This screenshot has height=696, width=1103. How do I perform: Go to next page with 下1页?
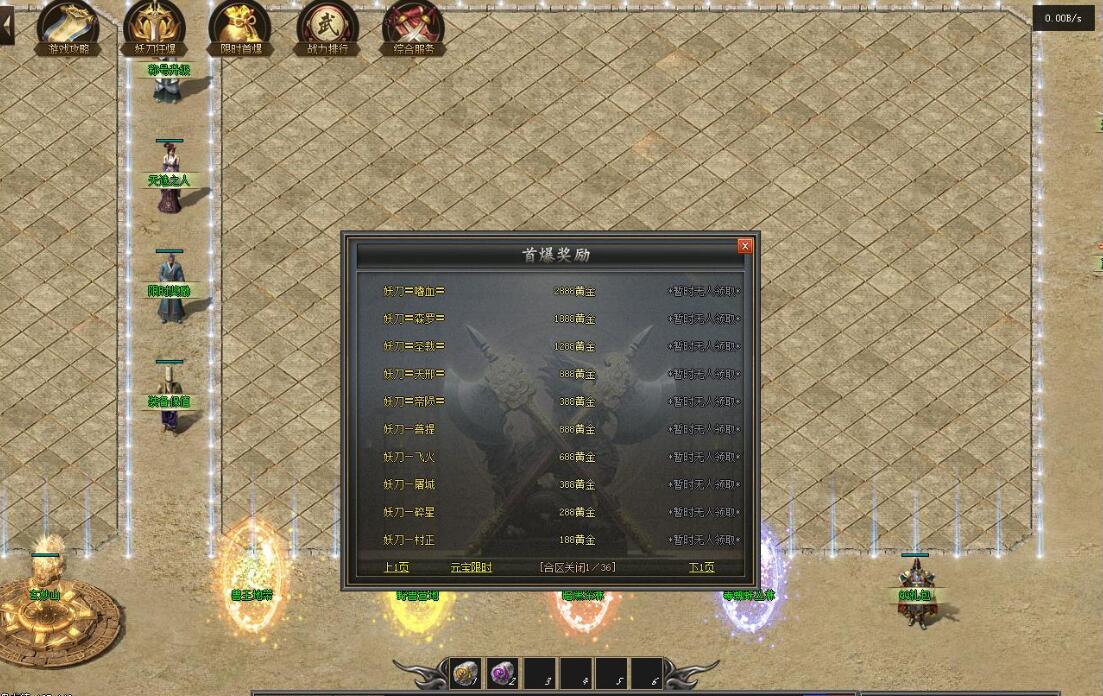[701, 567]
